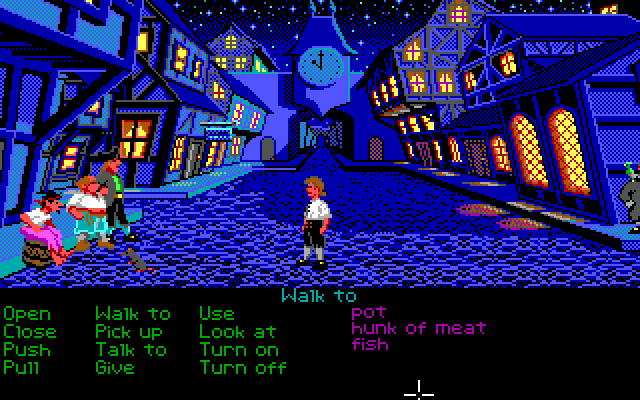
Task: Activate the Look at verb
Action: [x=238, y=331]
